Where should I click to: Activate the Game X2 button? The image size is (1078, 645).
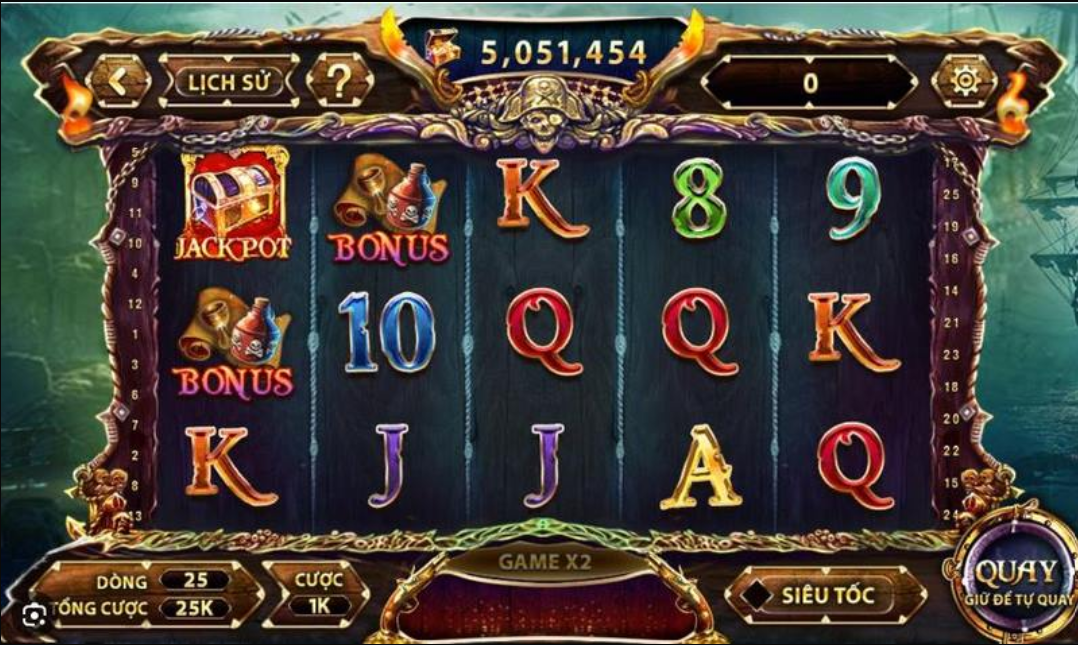pyautogui.click(x=544, y=562)
